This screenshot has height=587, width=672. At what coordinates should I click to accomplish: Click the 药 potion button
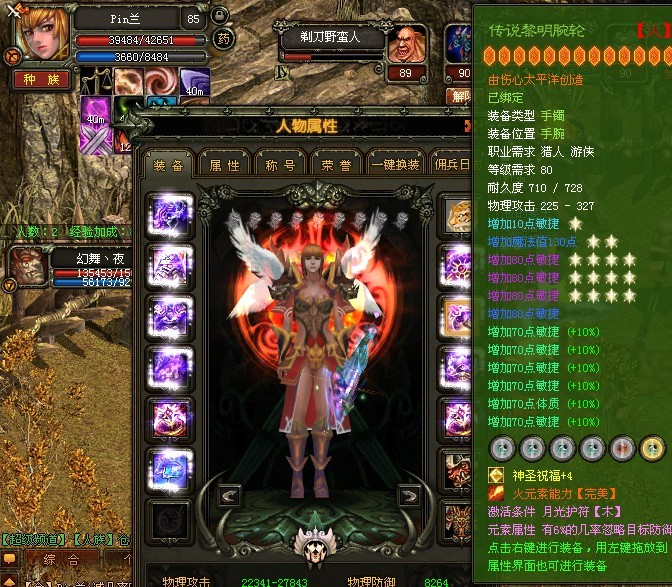tap(224, 40)
